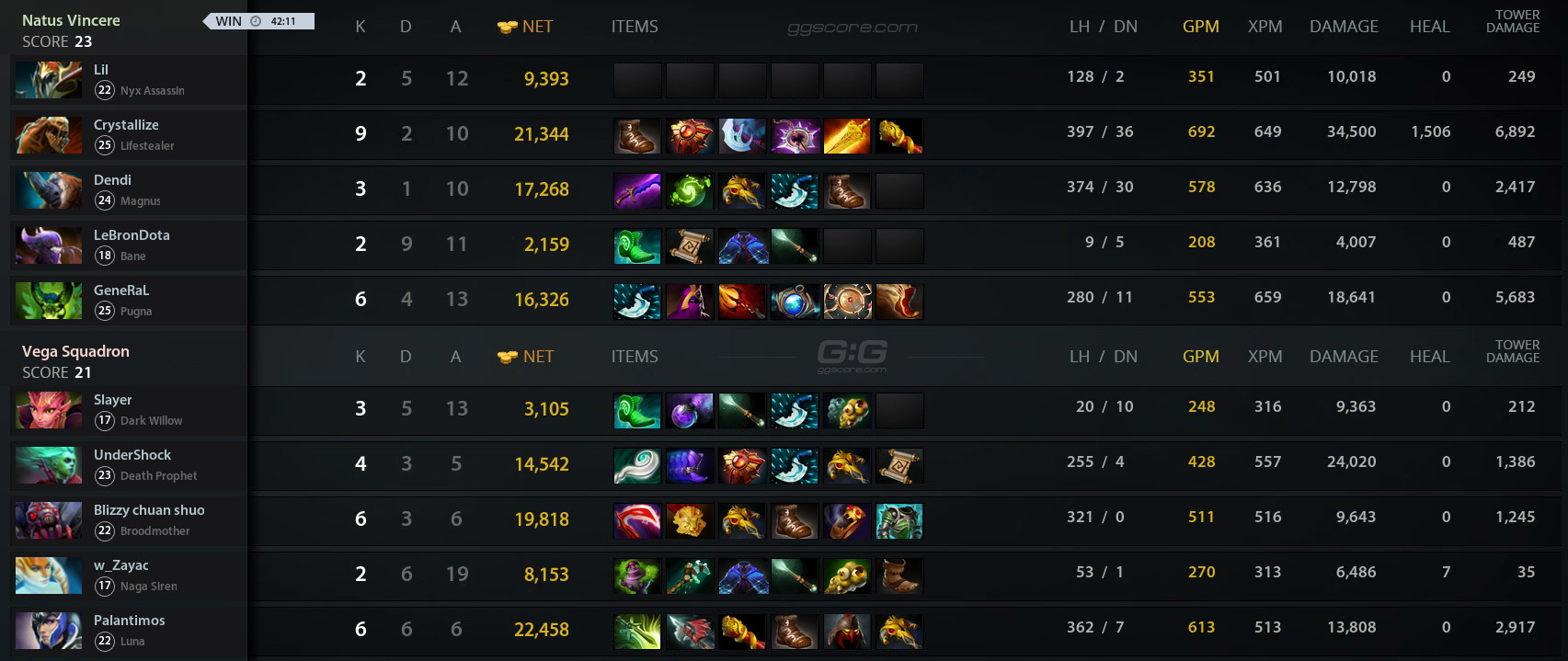Image resolution: width=1568 pixels, height=661 pixels.
Task: Click the top GPM column header
Action: click(x=1200, y=27)
